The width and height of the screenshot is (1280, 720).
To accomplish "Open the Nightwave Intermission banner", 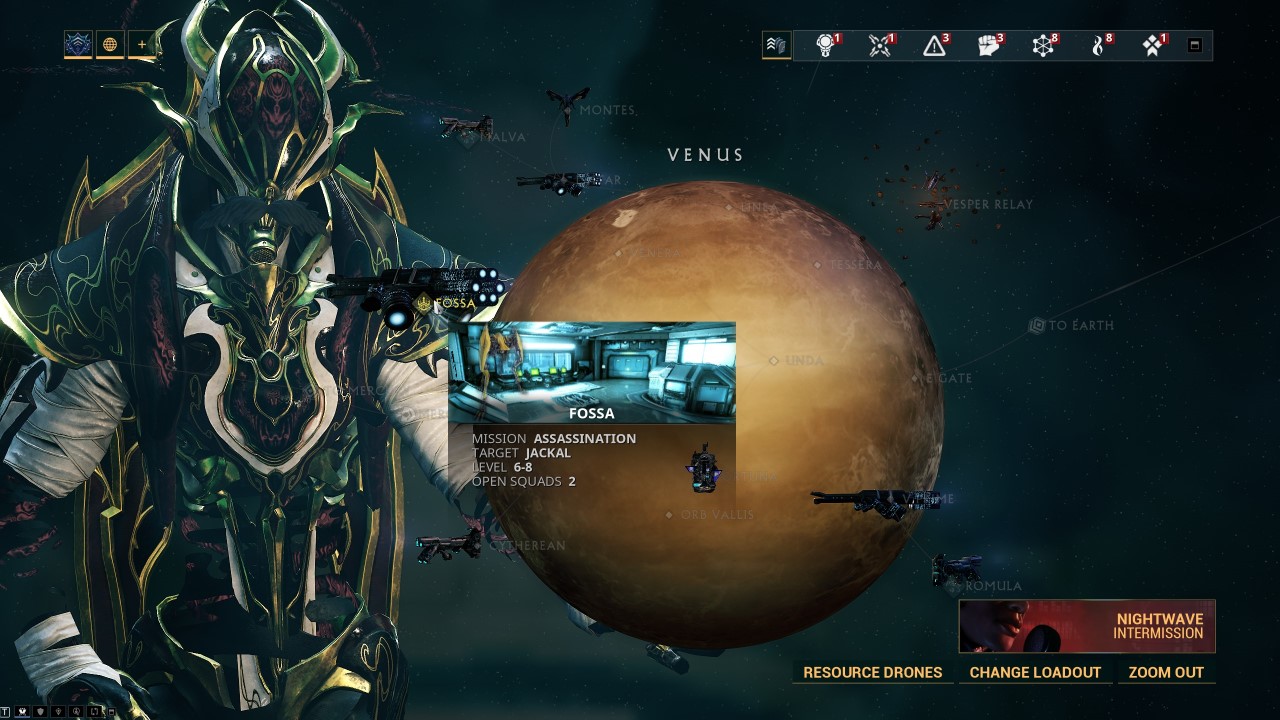I will pyautogui.click(x=1087, y=626).
